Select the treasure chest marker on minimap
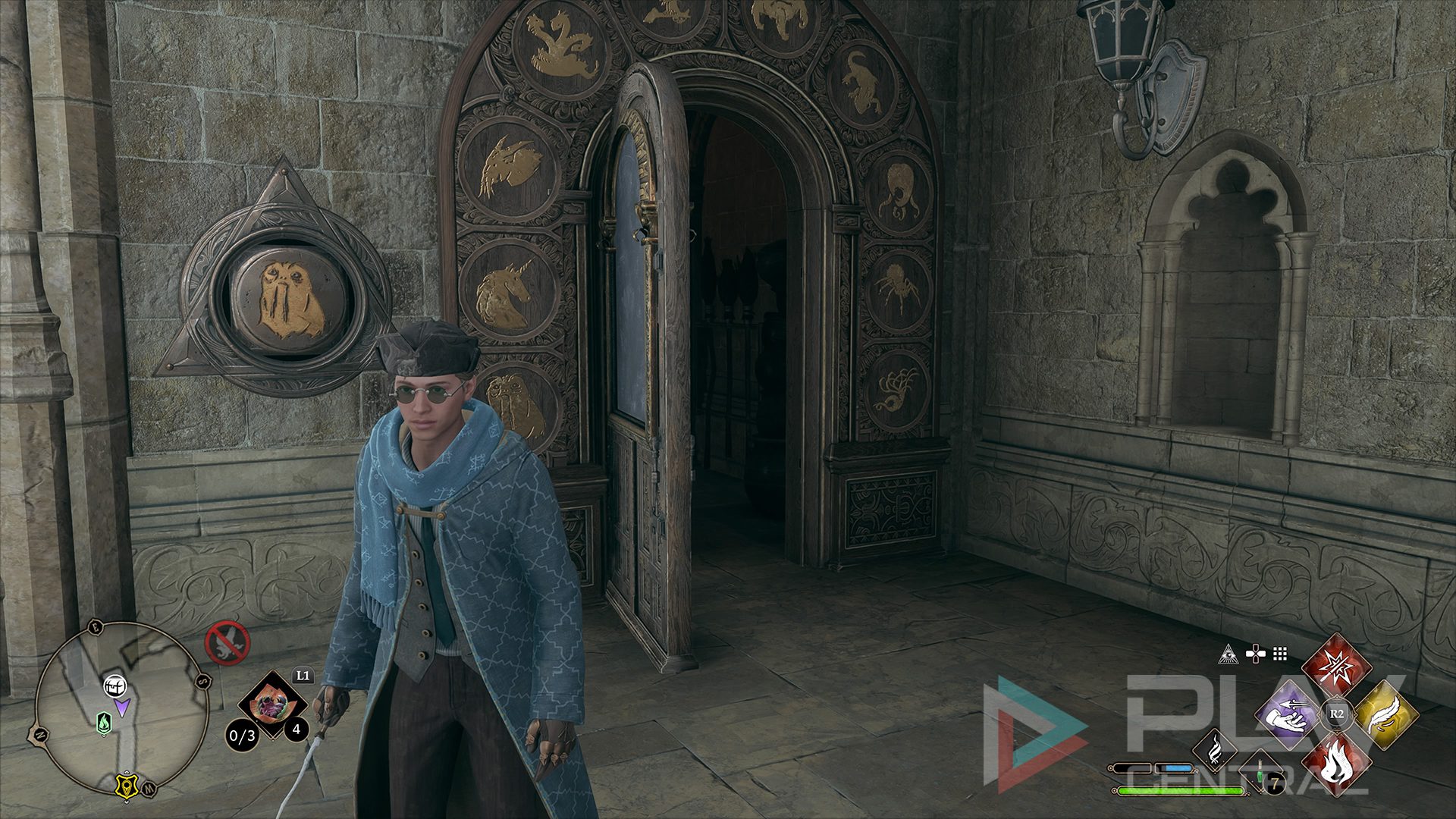This screenshot has width=1456, height=819. point(114,686)
